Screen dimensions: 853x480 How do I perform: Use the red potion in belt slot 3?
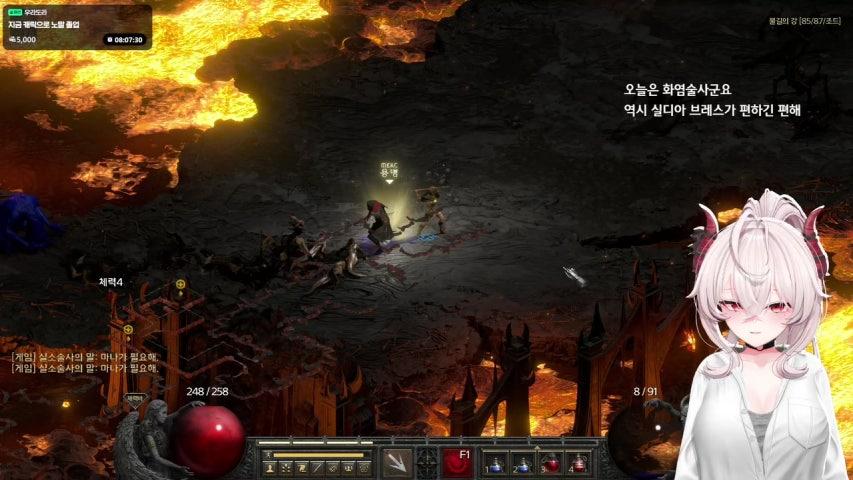(551, 462)
